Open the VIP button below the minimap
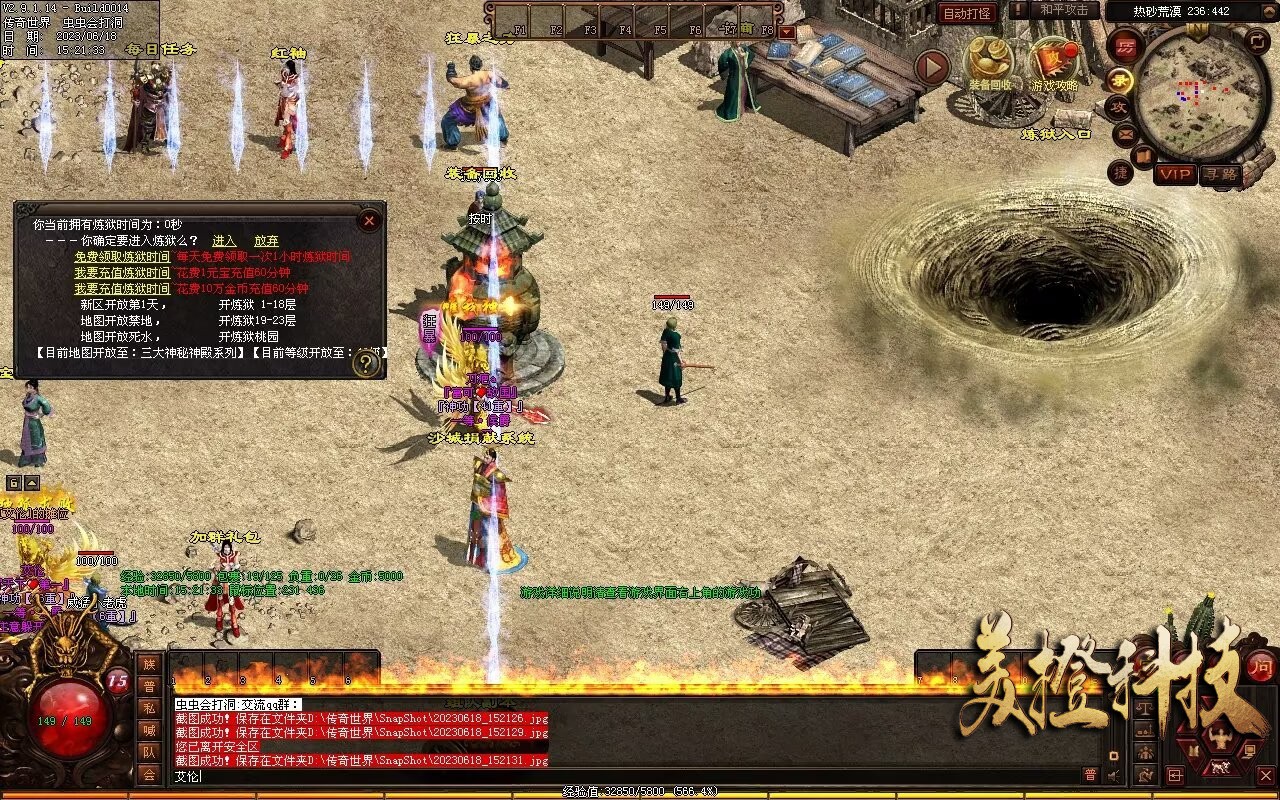 coord(1175,174)
